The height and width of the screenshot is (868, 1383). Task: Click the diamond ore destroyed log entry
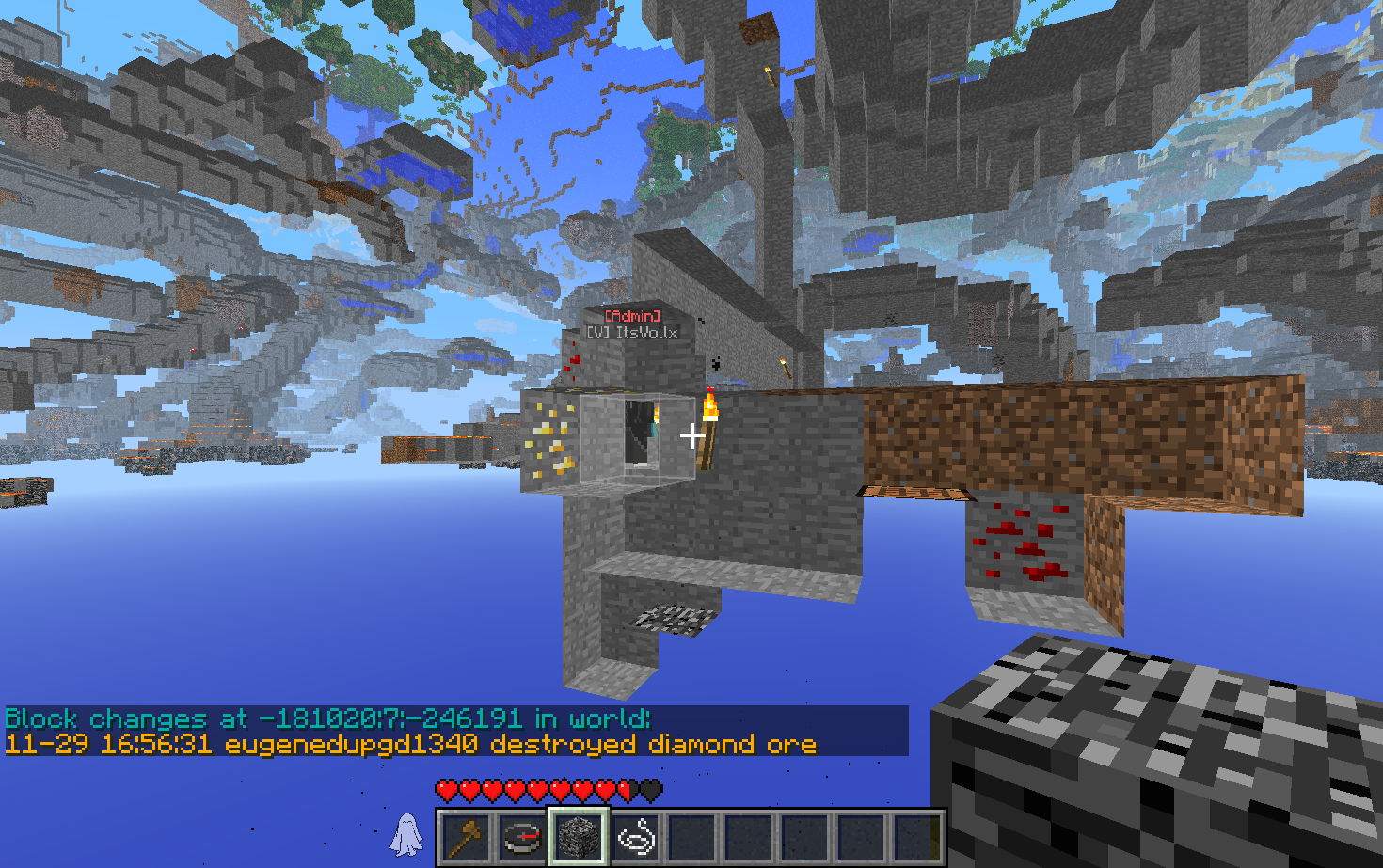[410, 745]
